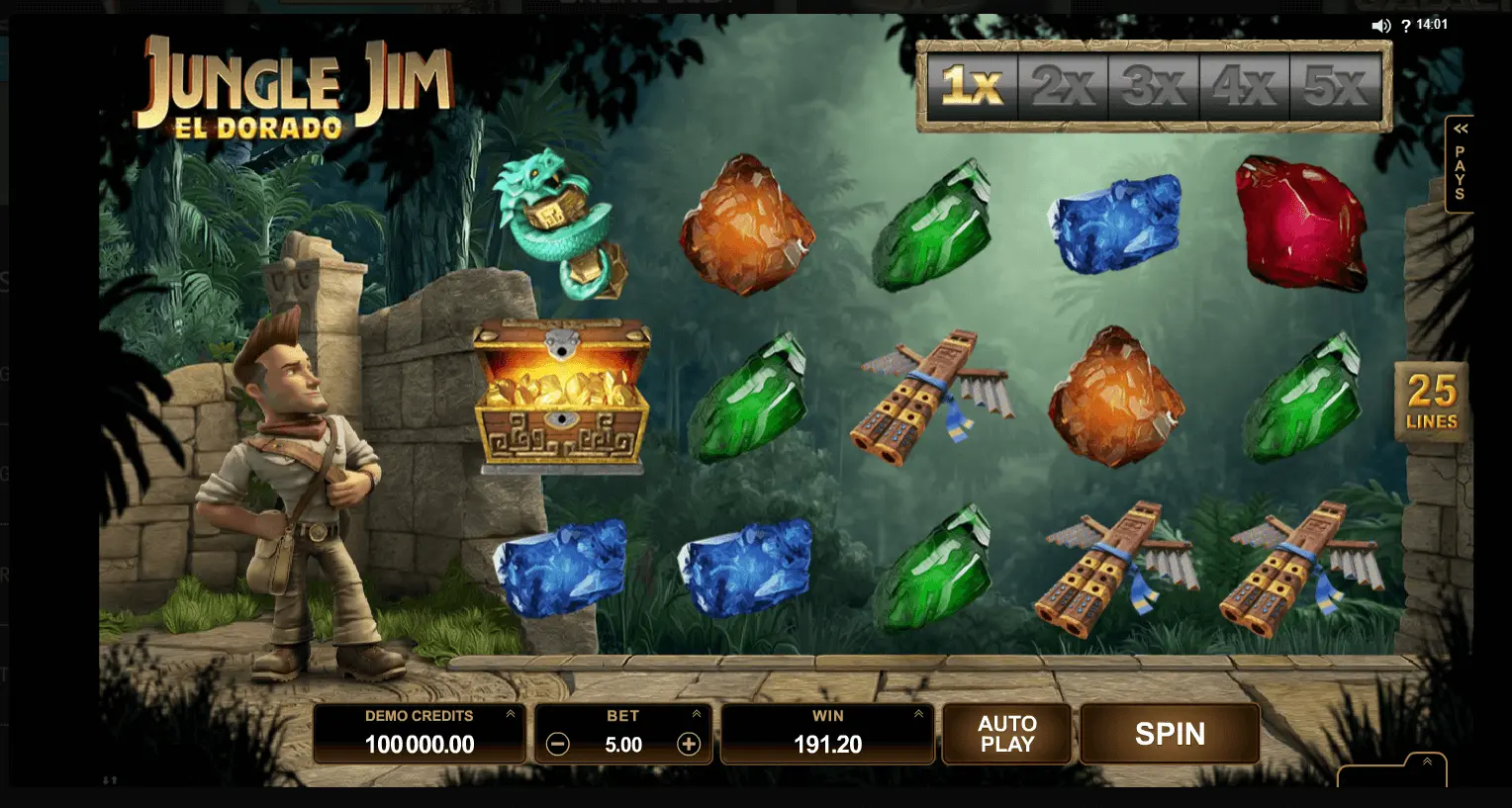Expand the Win panel arrow
The image size is (1512, 808).
(x=918, y=714)
